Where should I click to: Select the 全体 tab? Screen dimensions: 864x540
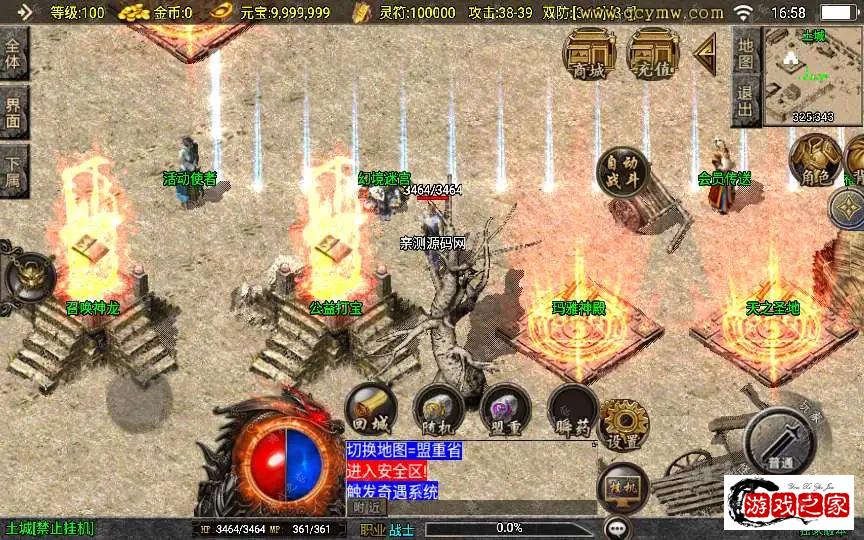[x=13, y=52]
